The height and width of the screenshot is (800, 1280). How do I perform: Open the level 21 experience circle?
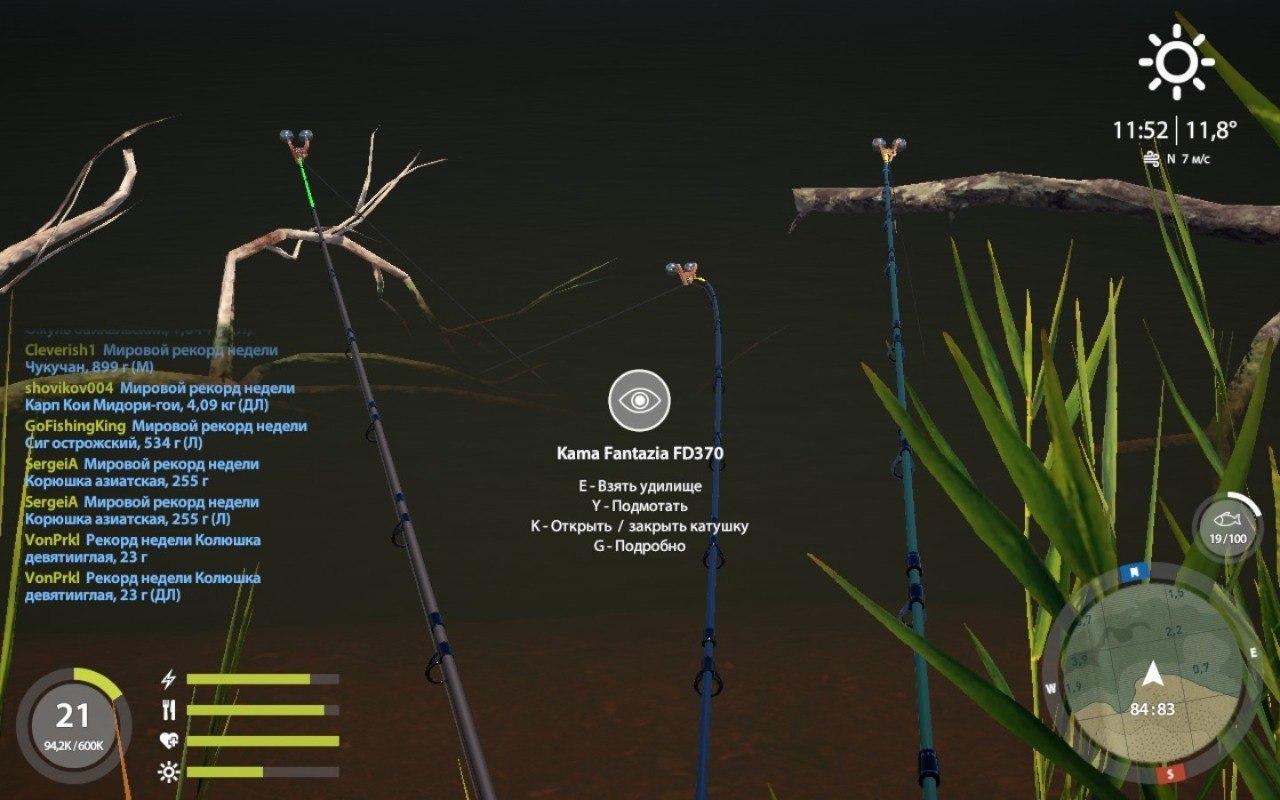click(x=73, y=724)
